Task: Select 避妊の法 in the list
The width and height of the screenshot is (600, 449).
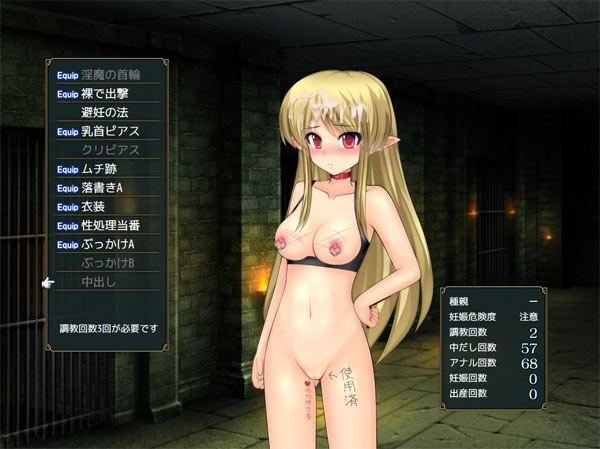Action: click(105, 112)
